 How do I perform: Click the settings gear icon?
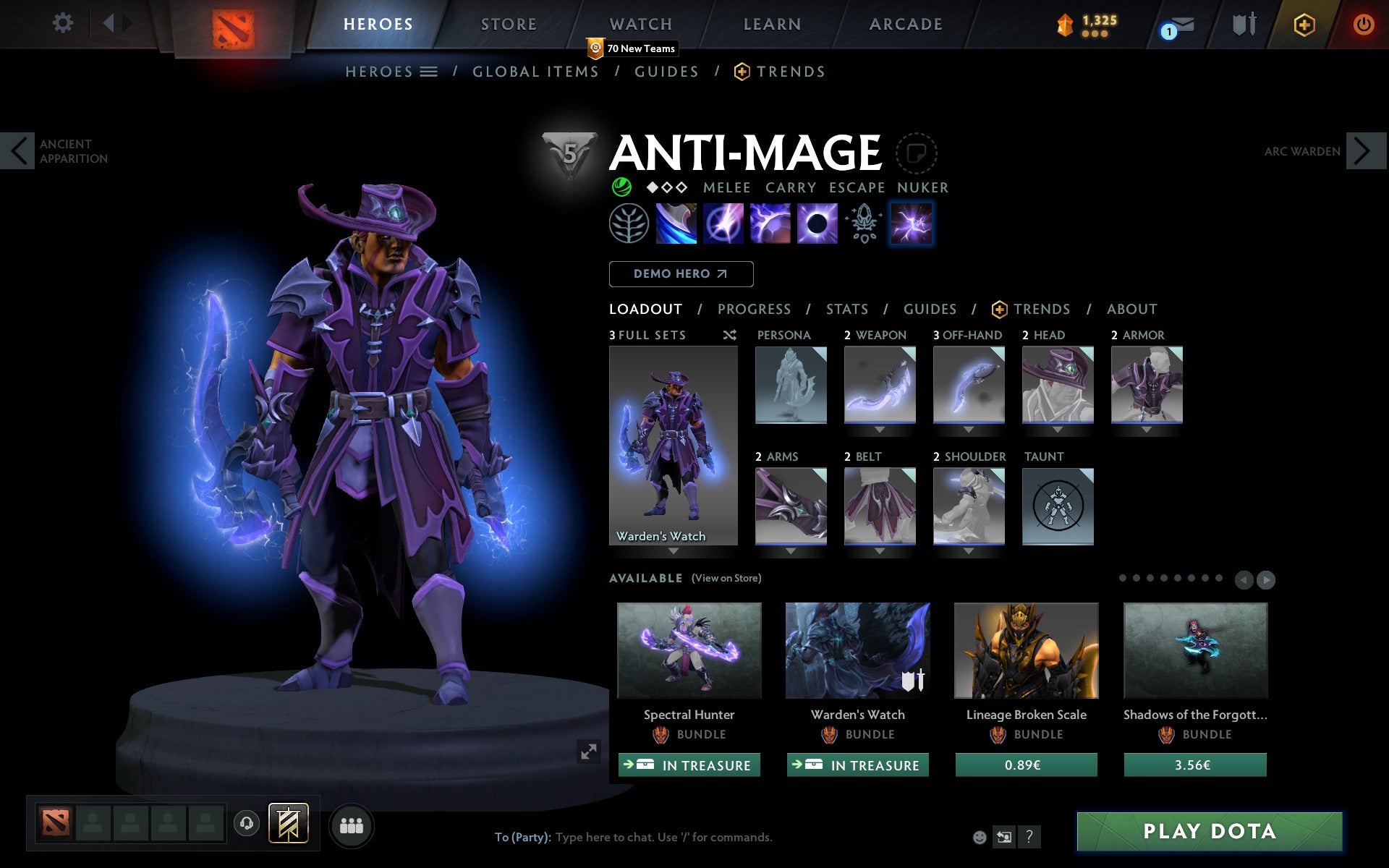pos(64,22)
